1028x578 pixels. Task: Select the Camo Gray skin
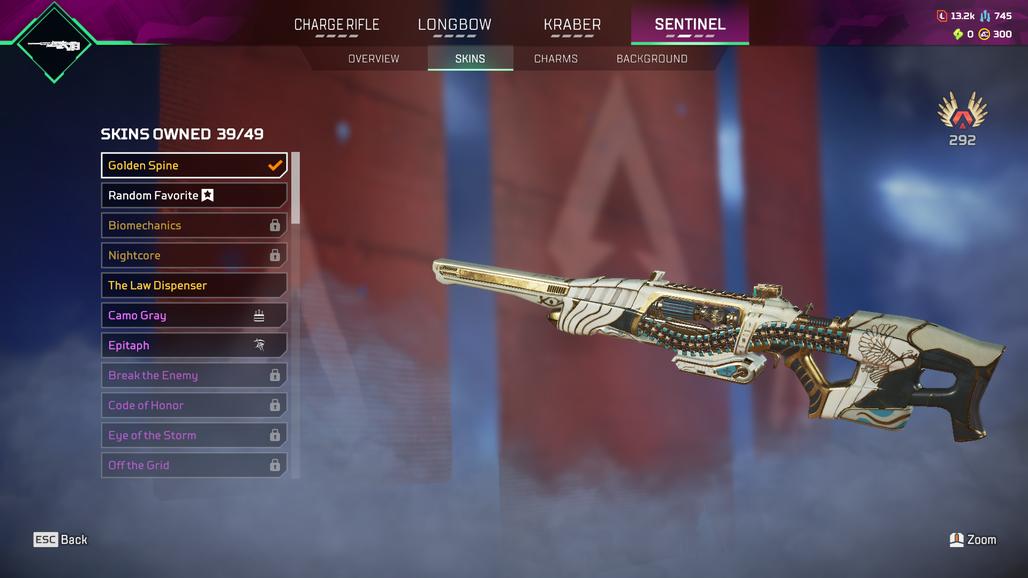194,315
